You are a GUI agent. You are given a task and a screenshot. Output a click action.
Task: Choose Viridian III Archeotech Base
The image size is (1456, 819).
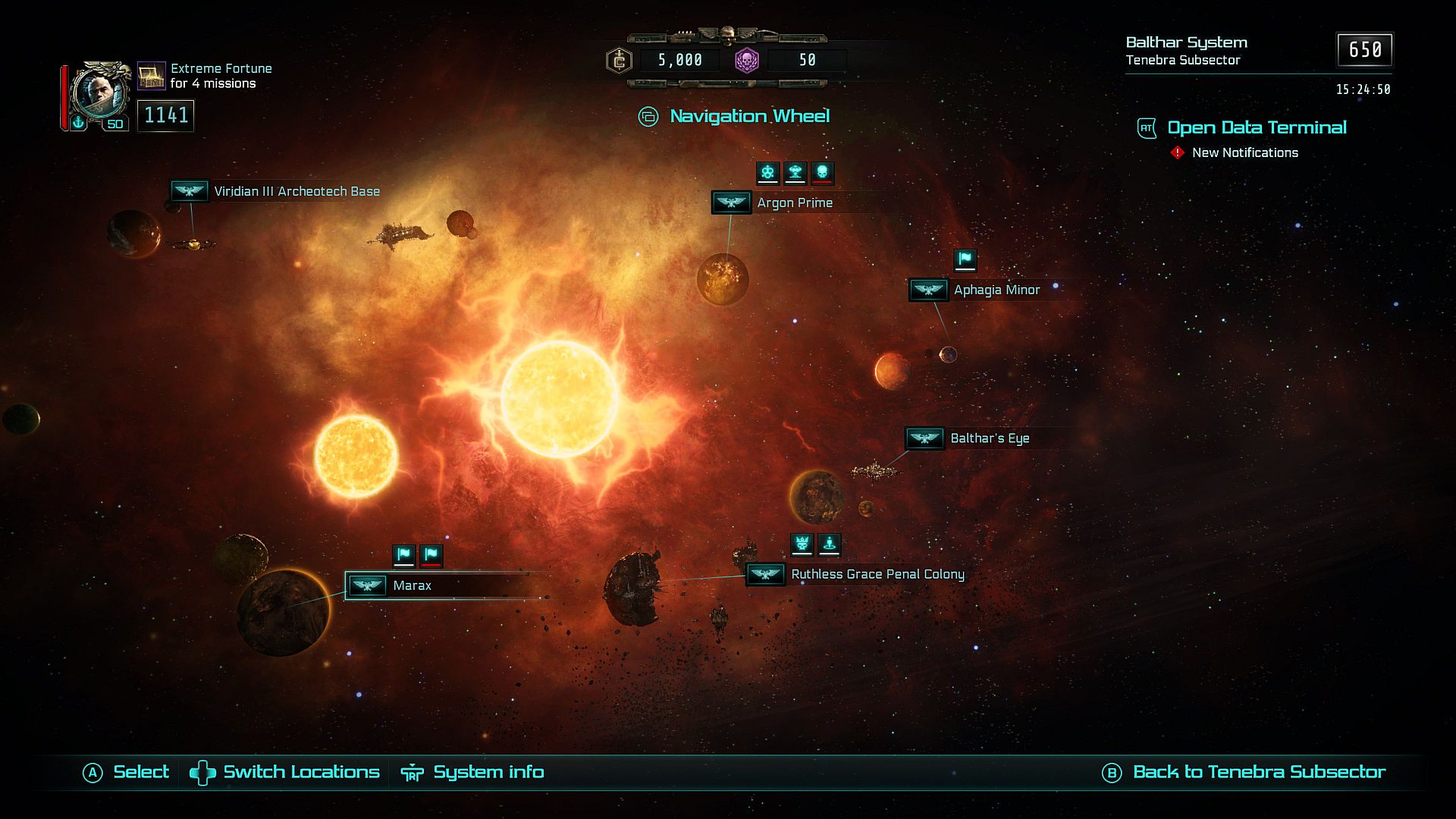tap(296, 191)
